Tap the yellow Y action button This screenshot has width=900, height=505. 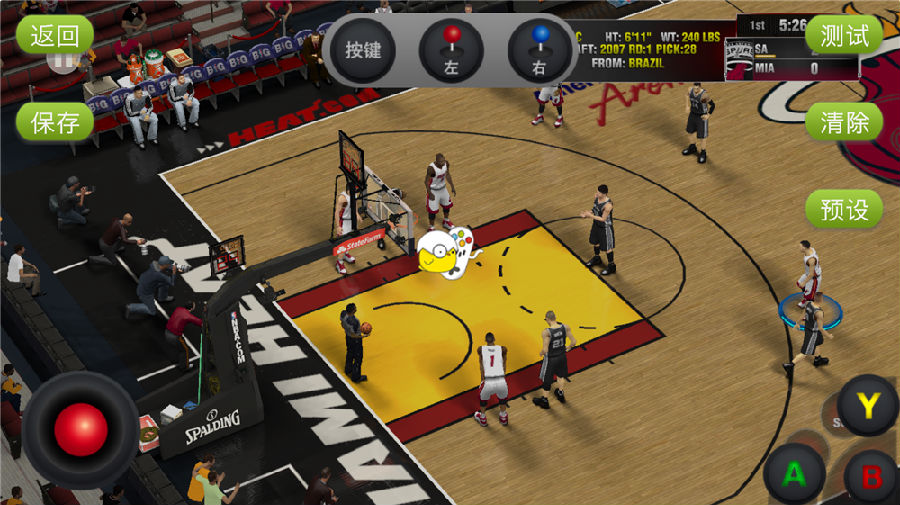tap(867, 405)
